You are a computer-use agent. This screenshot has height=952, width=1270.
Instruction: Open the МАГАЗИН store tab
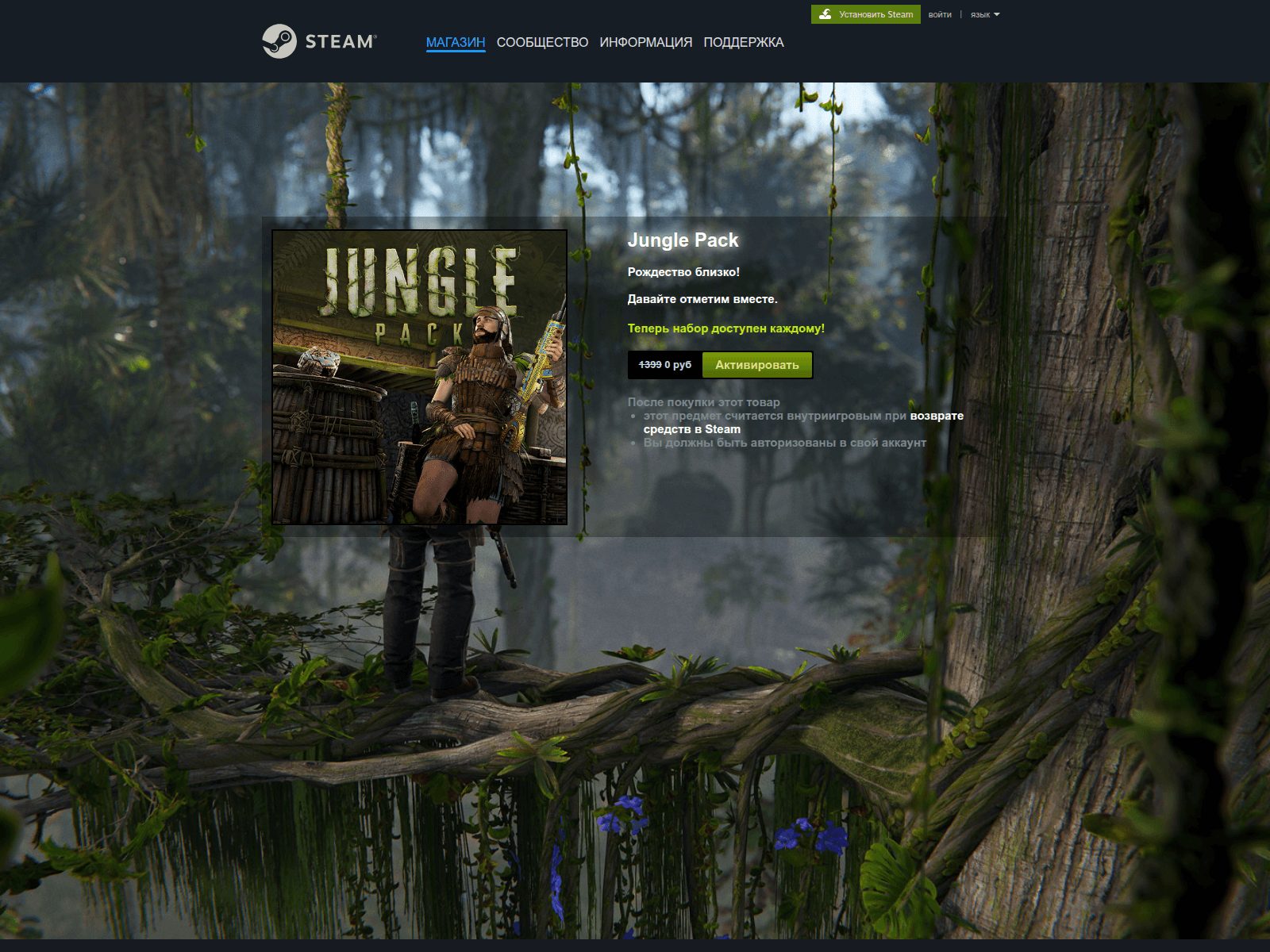456,42
